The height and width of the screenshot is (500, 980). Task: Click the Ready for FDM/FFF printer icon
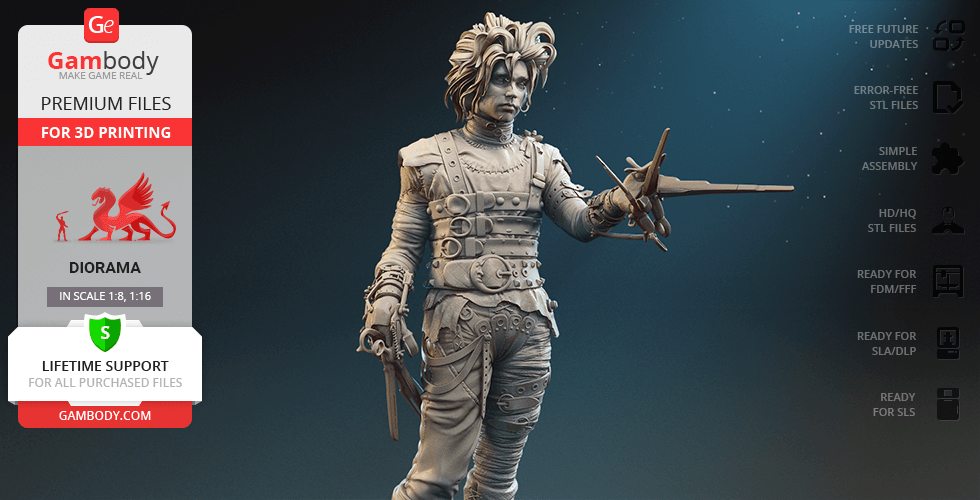(948, 281)
